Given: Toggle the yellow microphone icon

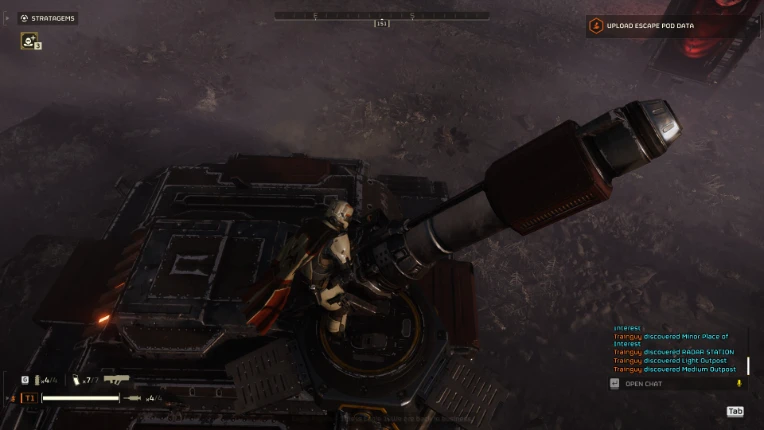Looking at the screenshot, I should tap(739, 383).
